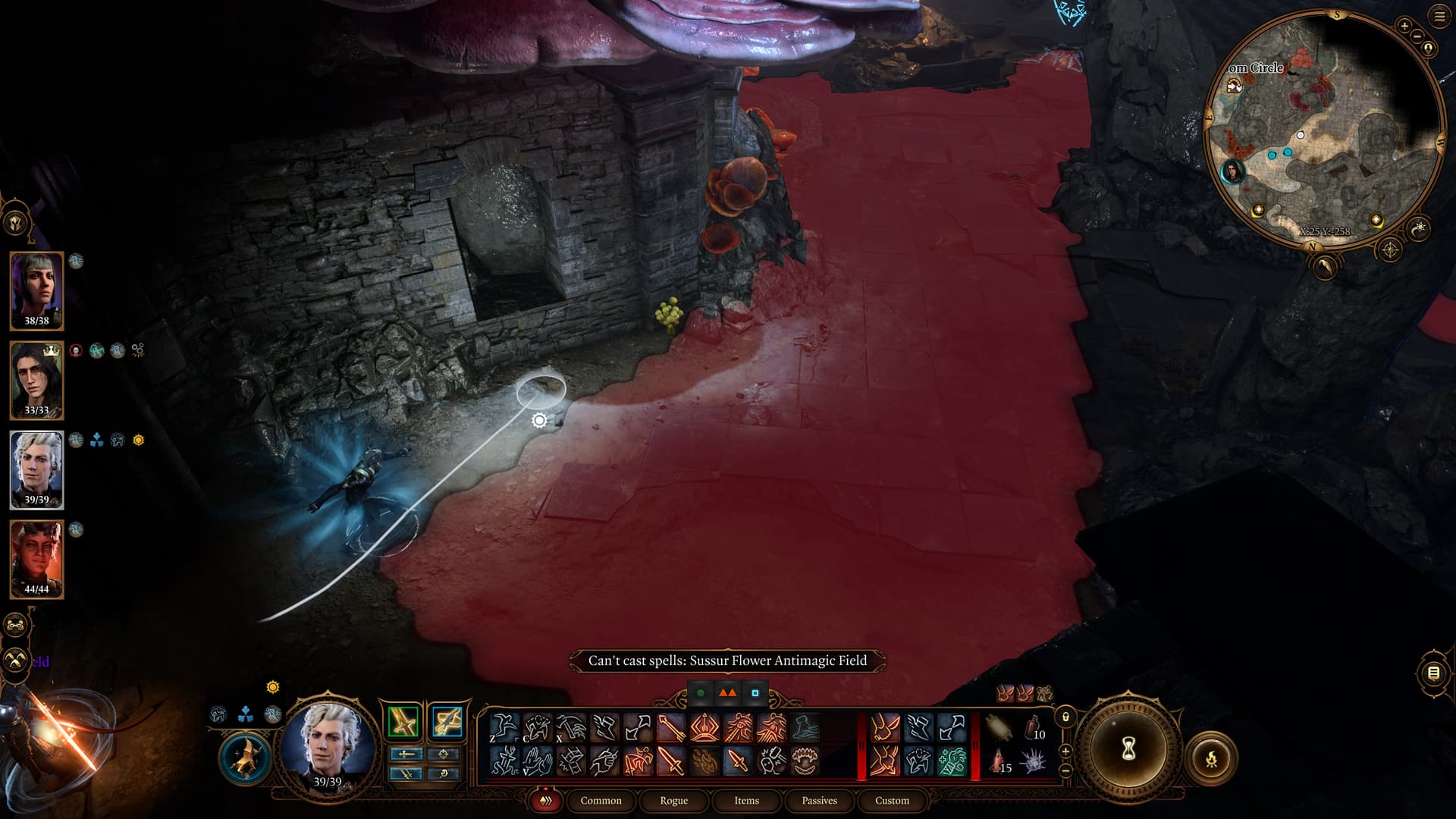1456x819 pixels.
Task: Select Shadowheart's party portrait
Action: [x=36, y=290]
